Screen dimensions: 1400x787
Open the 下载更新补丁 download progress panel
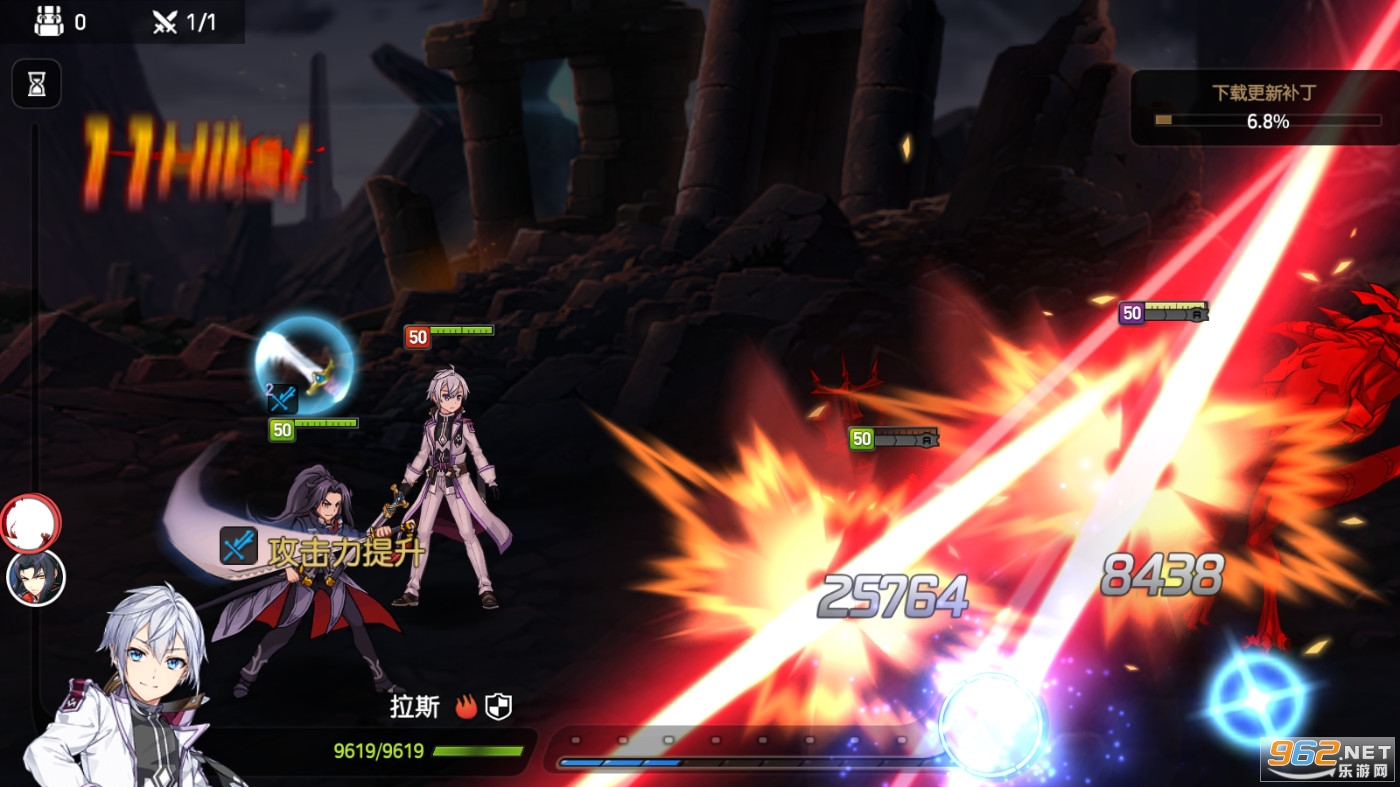pos(1264,108)
